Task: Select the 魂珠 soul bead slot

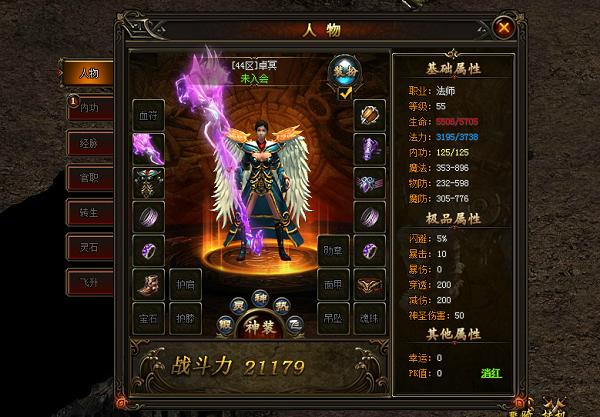Action: 369,318
